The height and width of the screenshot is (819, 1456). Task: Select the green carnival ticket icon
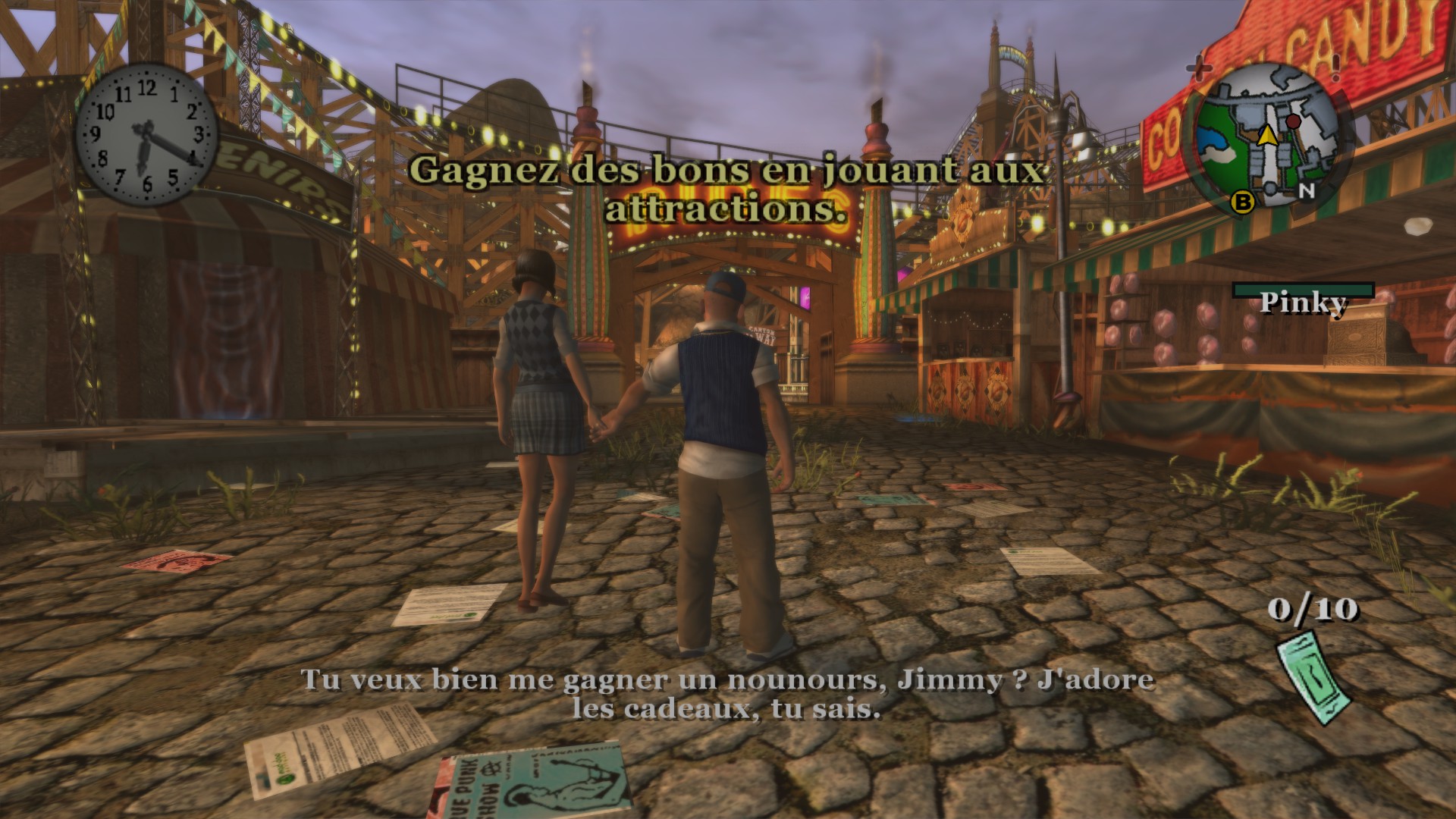click(x=1313, y=679)
